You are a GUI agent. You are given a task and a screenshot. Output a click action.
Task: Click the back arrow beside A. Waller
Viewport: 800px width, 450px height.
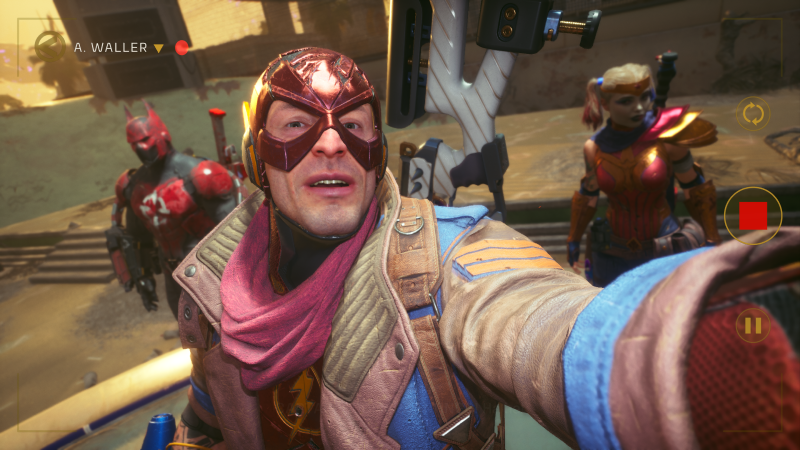(49, 46)
